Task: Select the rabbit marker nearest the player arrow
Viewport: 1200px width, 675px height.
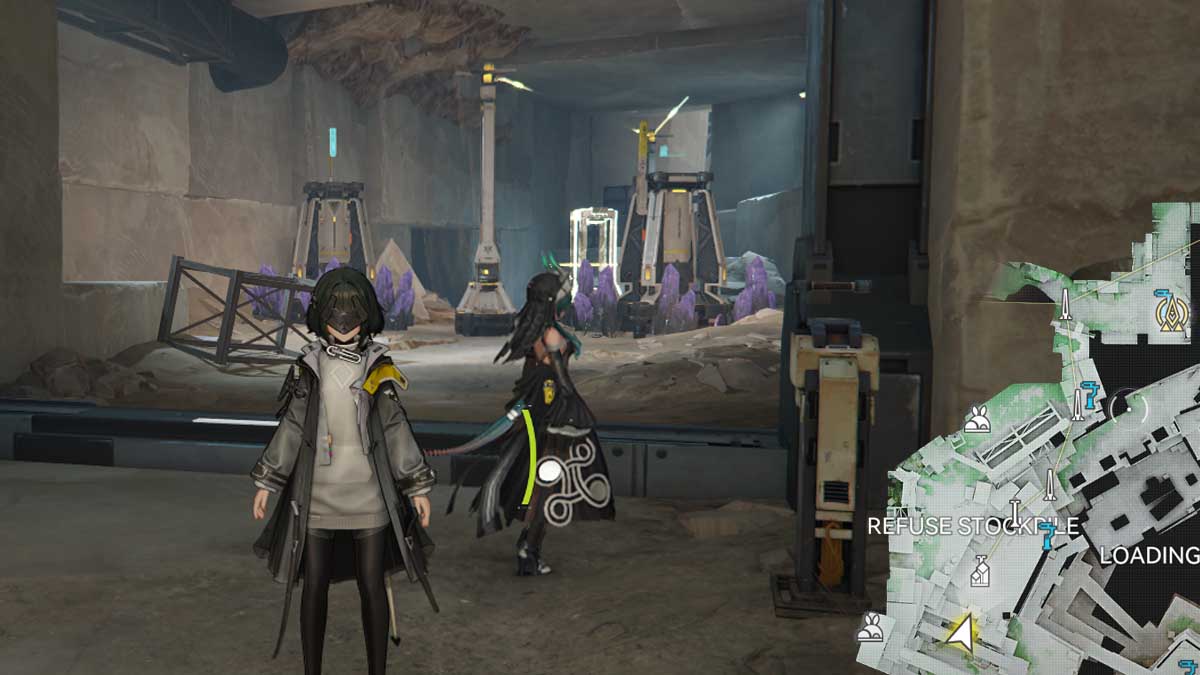Action: tap(871, 628)
